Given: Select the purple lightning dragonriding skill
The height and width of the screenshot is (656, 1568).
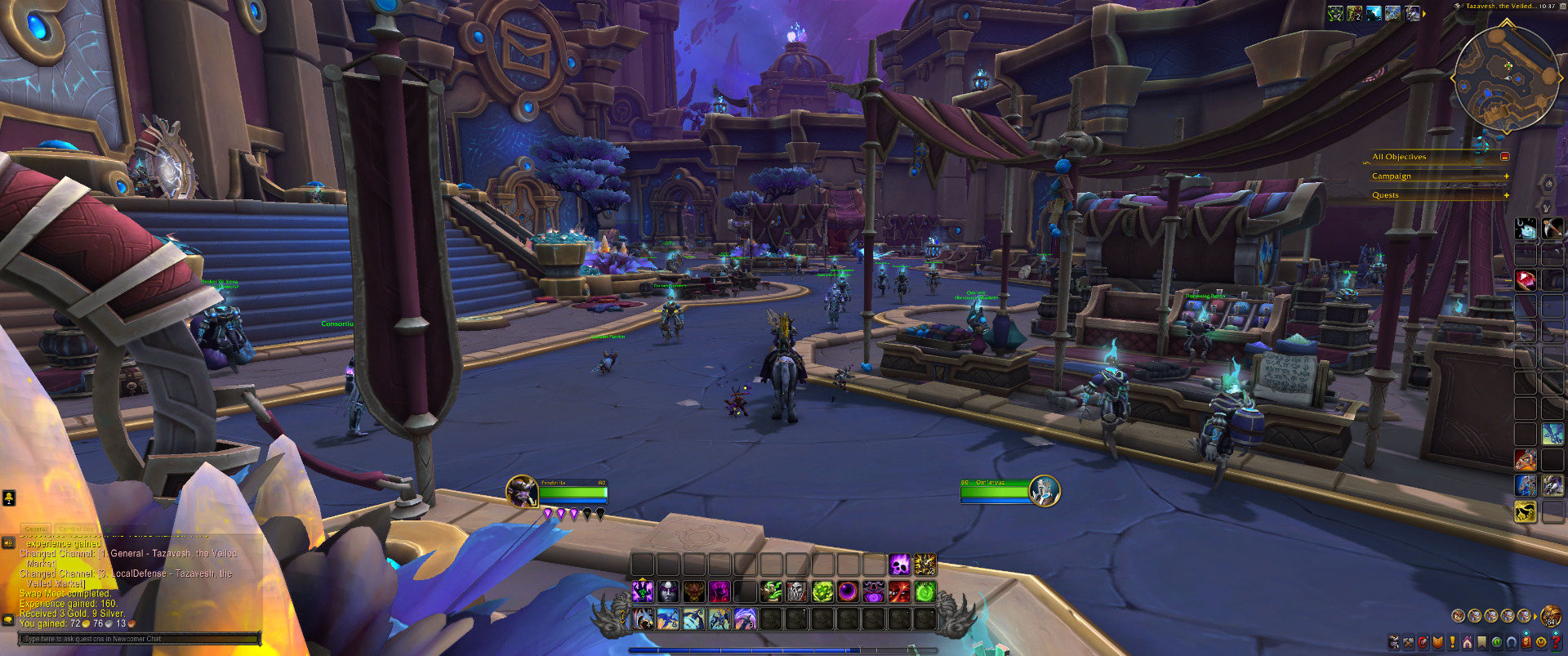Looking at the screenshot, I should tap(746, 619).
